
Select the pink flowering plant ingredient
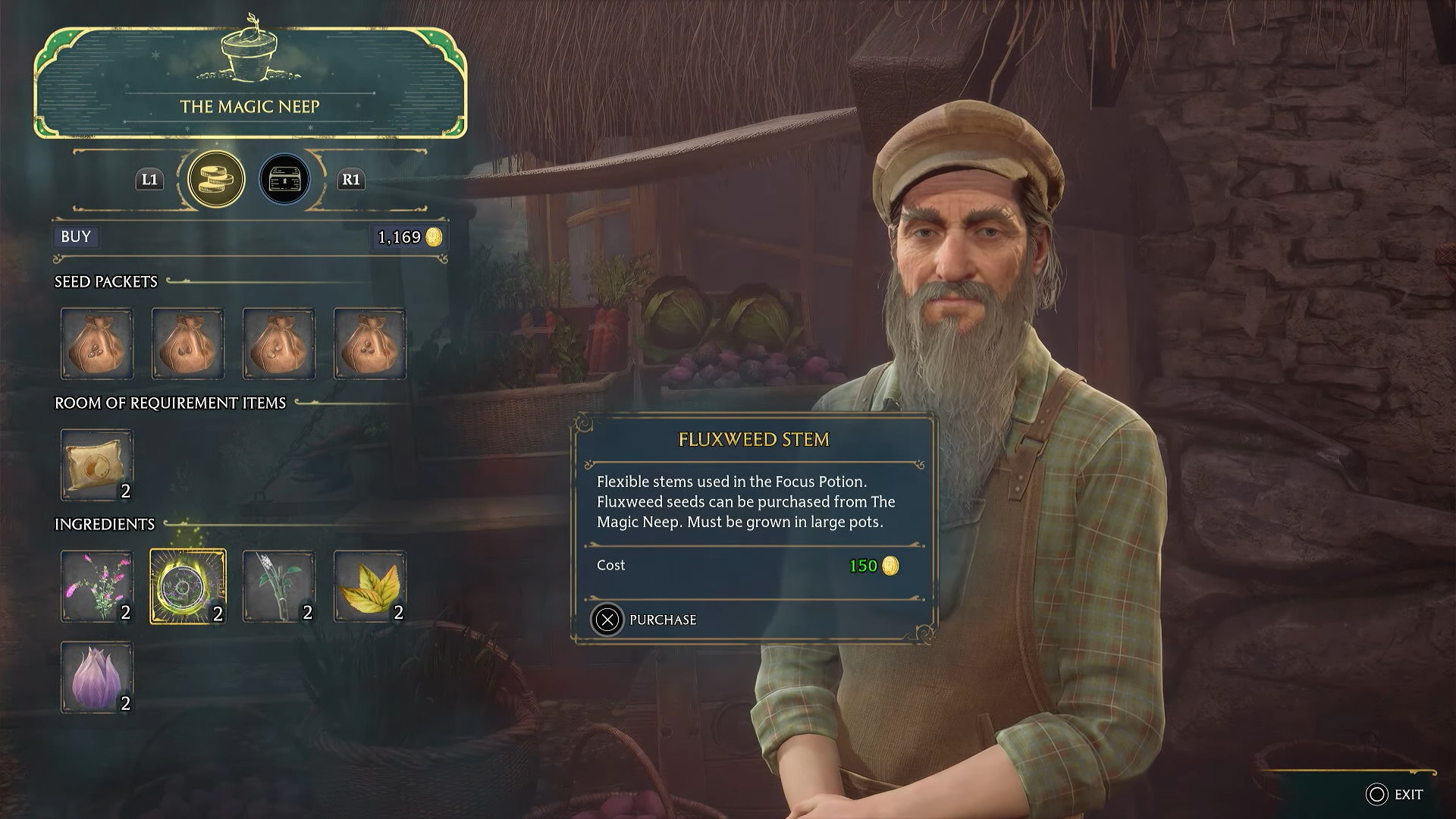97,586
